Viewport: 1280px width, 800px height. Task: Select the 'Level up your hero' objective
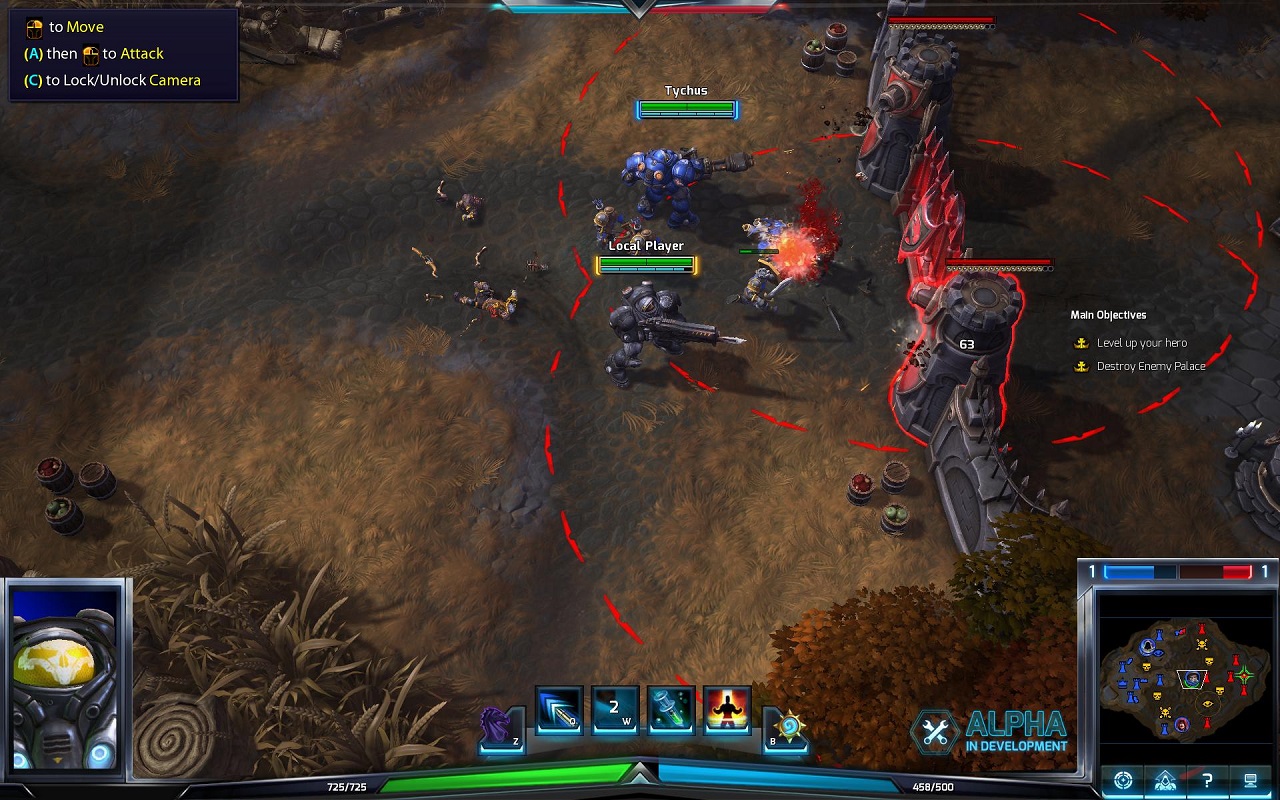(1141, 343)
